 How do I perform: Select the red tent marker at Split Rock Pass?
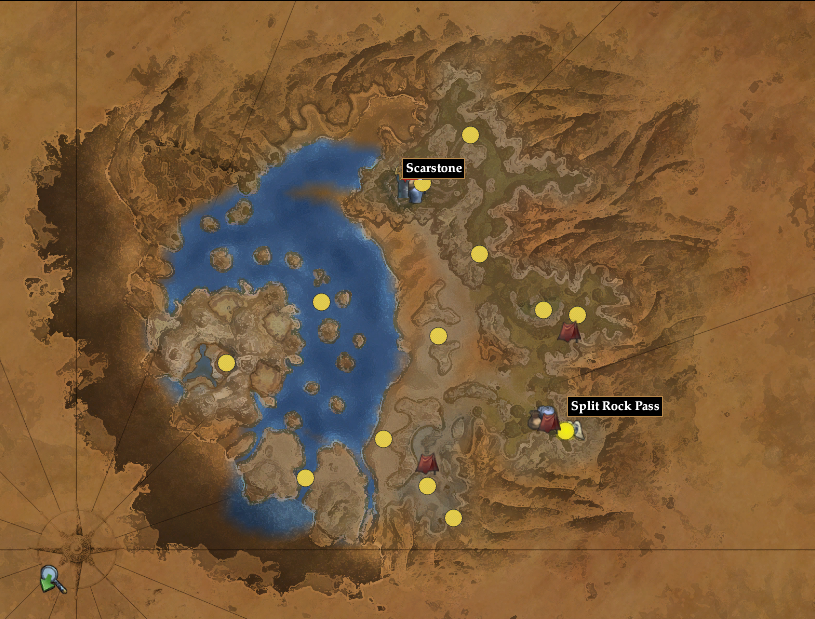(x=548, y=422)
